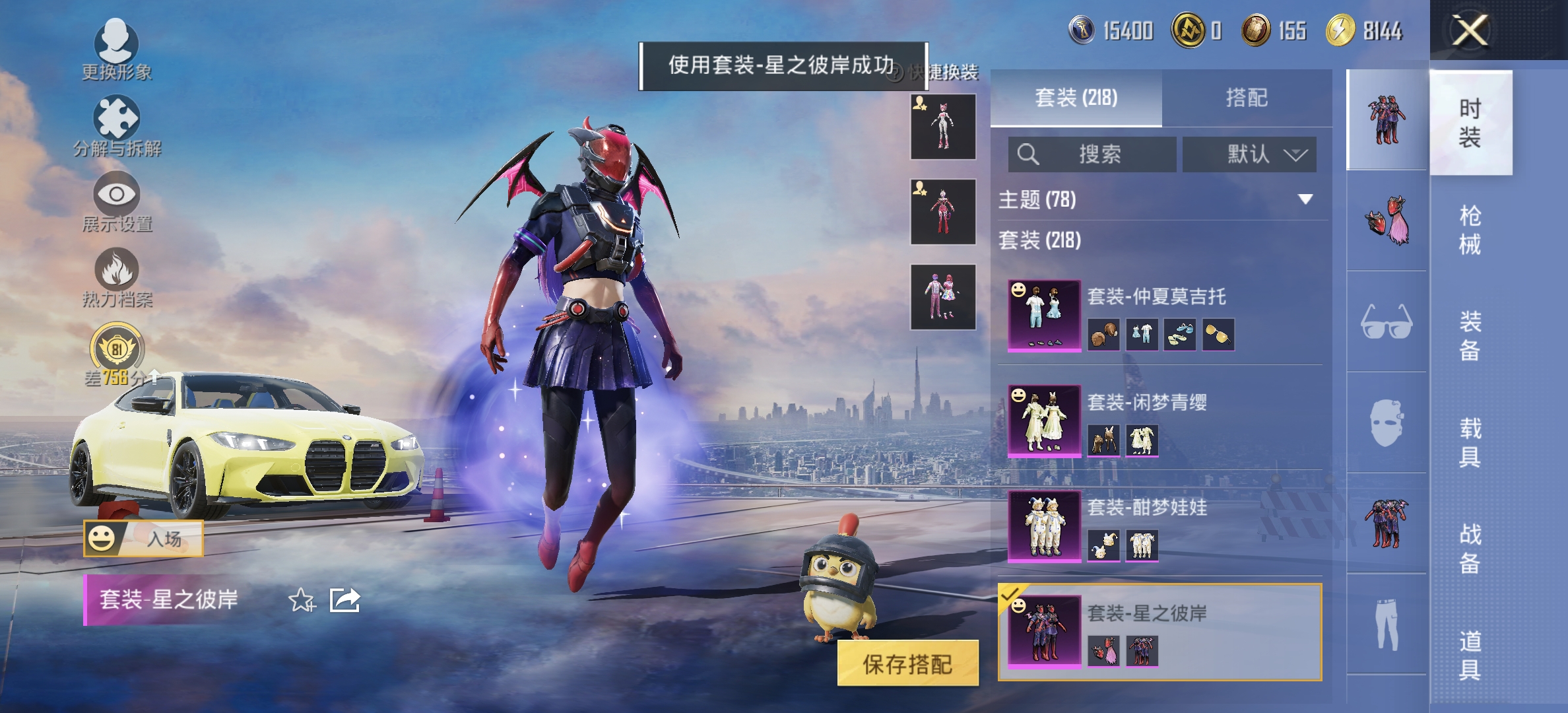Open the 默认 sort order dropdown
This screenshot has width=1568, height=713.
click(x=1251, y=154)
